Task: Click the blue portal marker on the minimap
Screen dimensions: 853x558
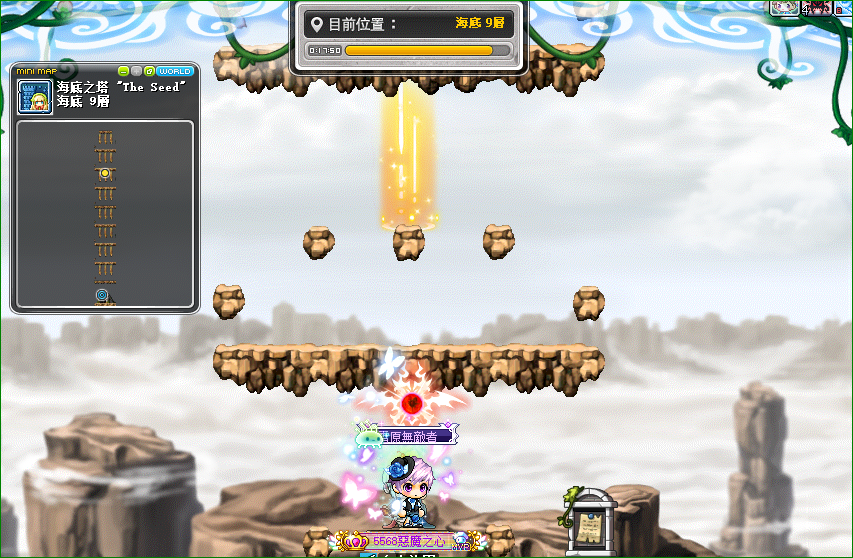Action: coord(103,296)
